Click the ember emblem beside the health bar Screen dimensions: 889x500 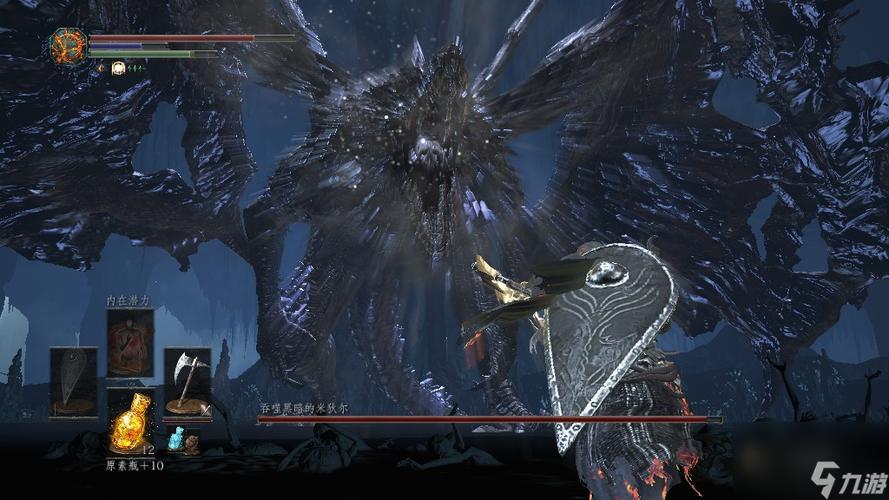coord(68,47)
